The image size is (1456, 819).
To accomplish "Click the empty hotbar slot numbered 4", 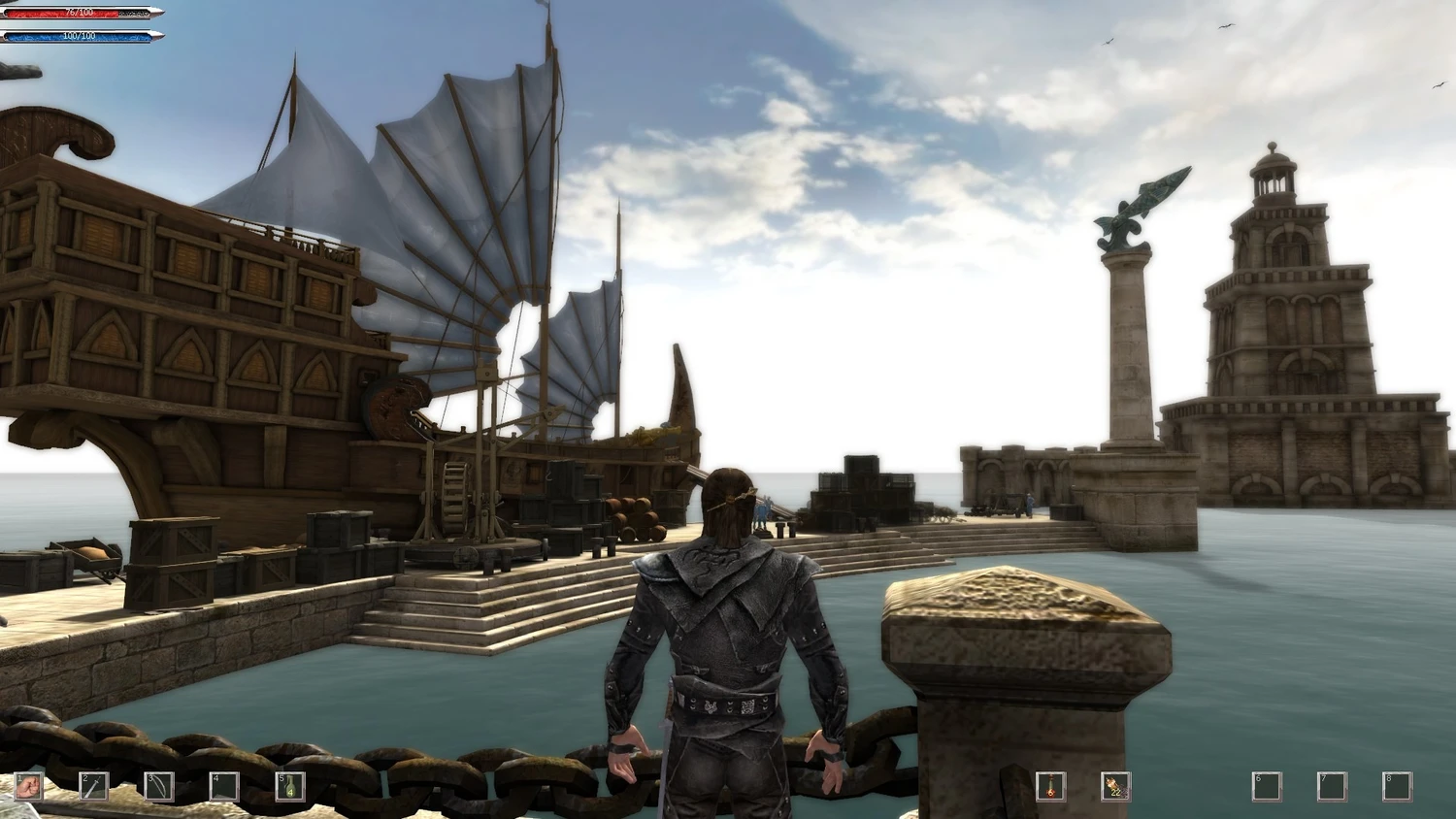I will click(x=224, y=785).
